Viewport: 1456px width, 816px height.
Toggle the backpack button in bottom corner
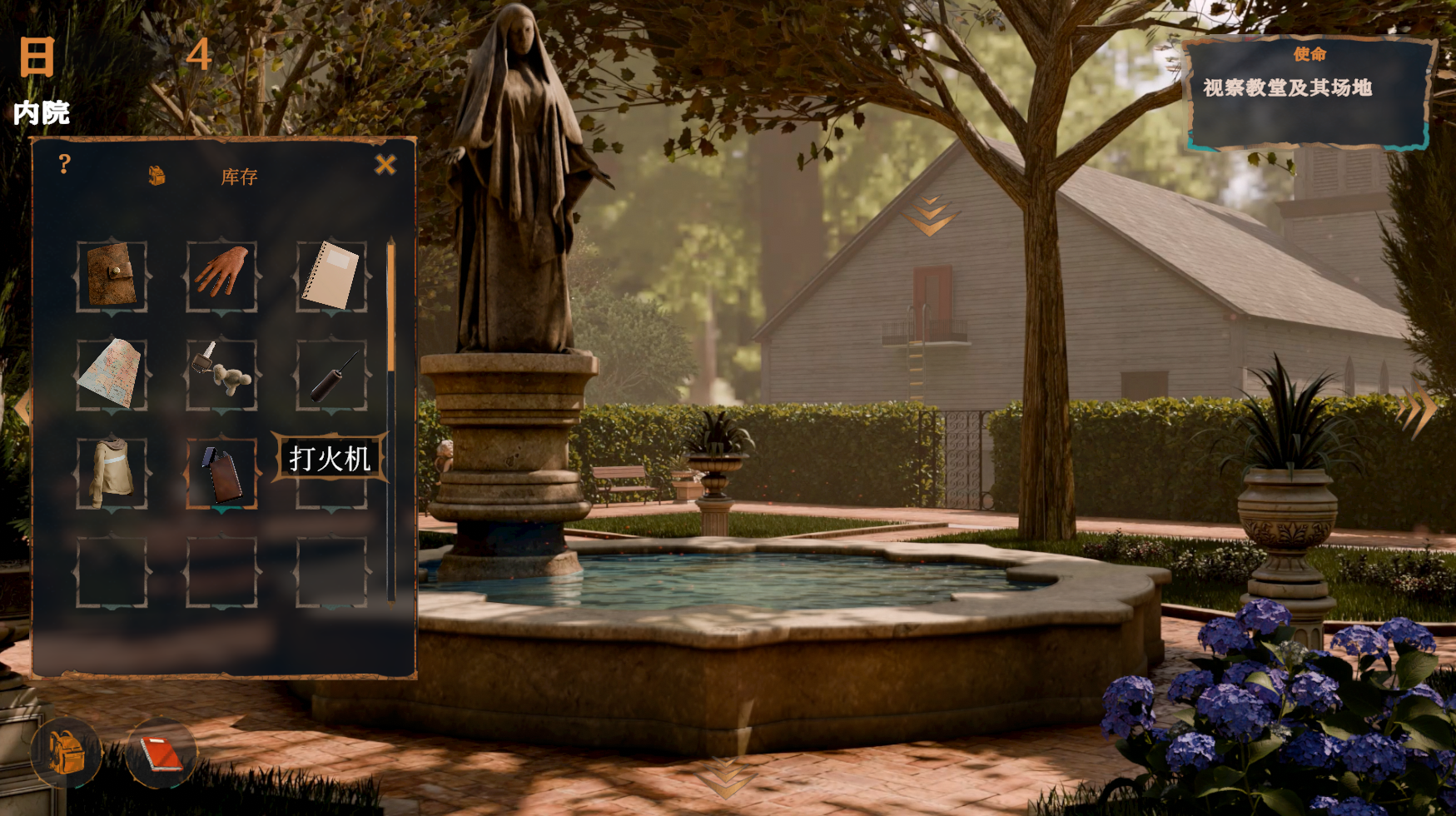click(x=66, y=753)
